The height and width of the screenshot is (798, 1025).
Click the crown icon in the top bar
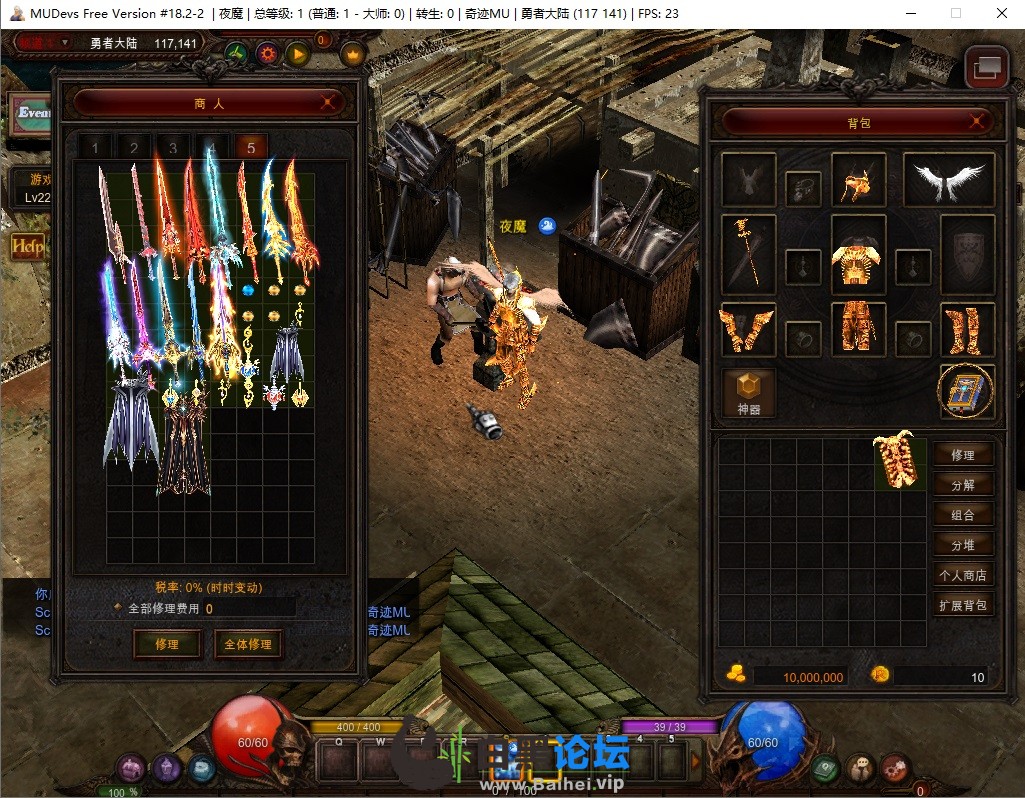tap(353, 54)
